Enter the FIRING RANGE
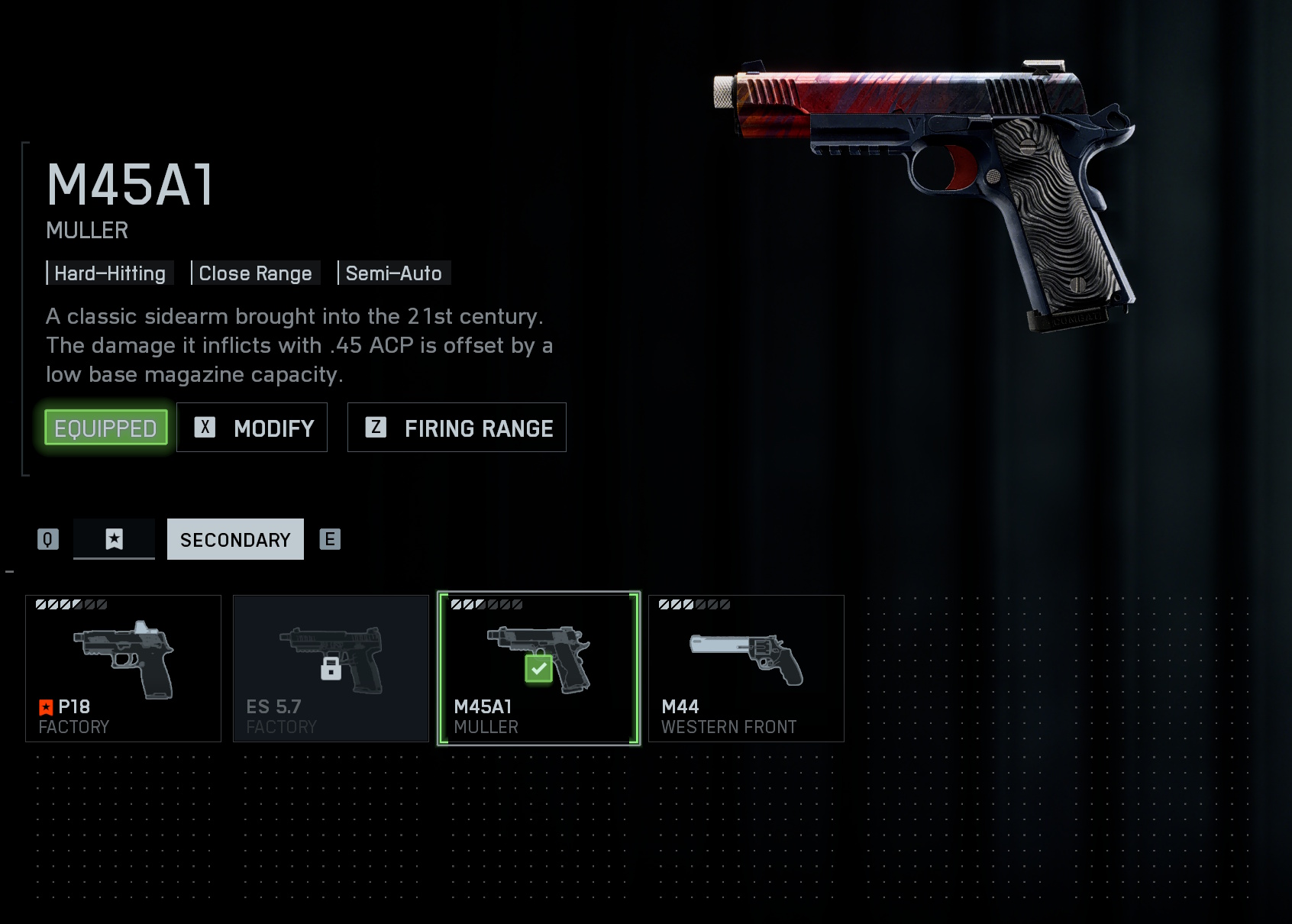Image resolution: width=1292 pixels, height=924 pixels. point(457,428)
